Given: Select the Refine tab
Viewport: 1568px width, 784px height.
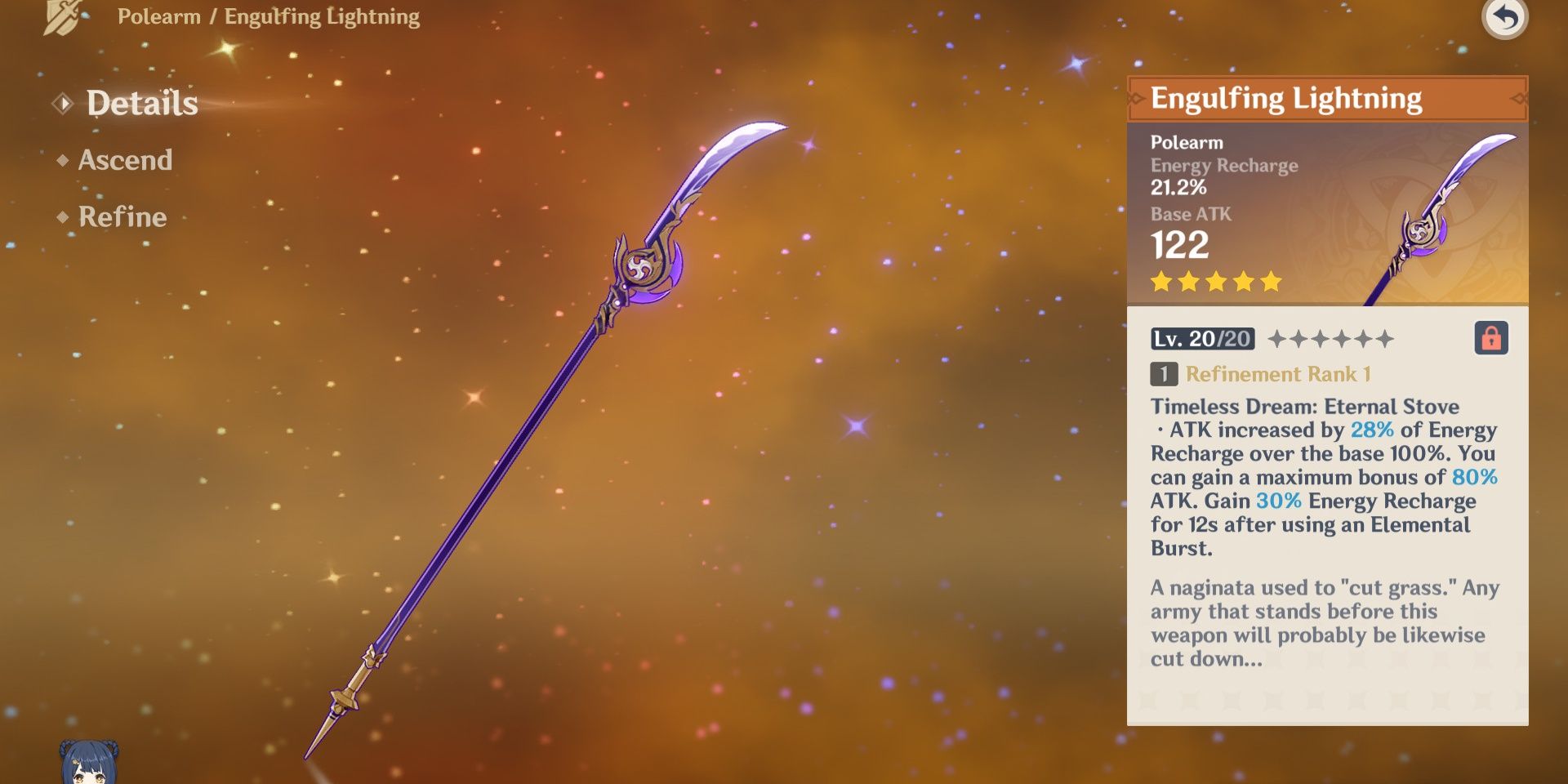Looking at the screenshot, I should [122, 217].
